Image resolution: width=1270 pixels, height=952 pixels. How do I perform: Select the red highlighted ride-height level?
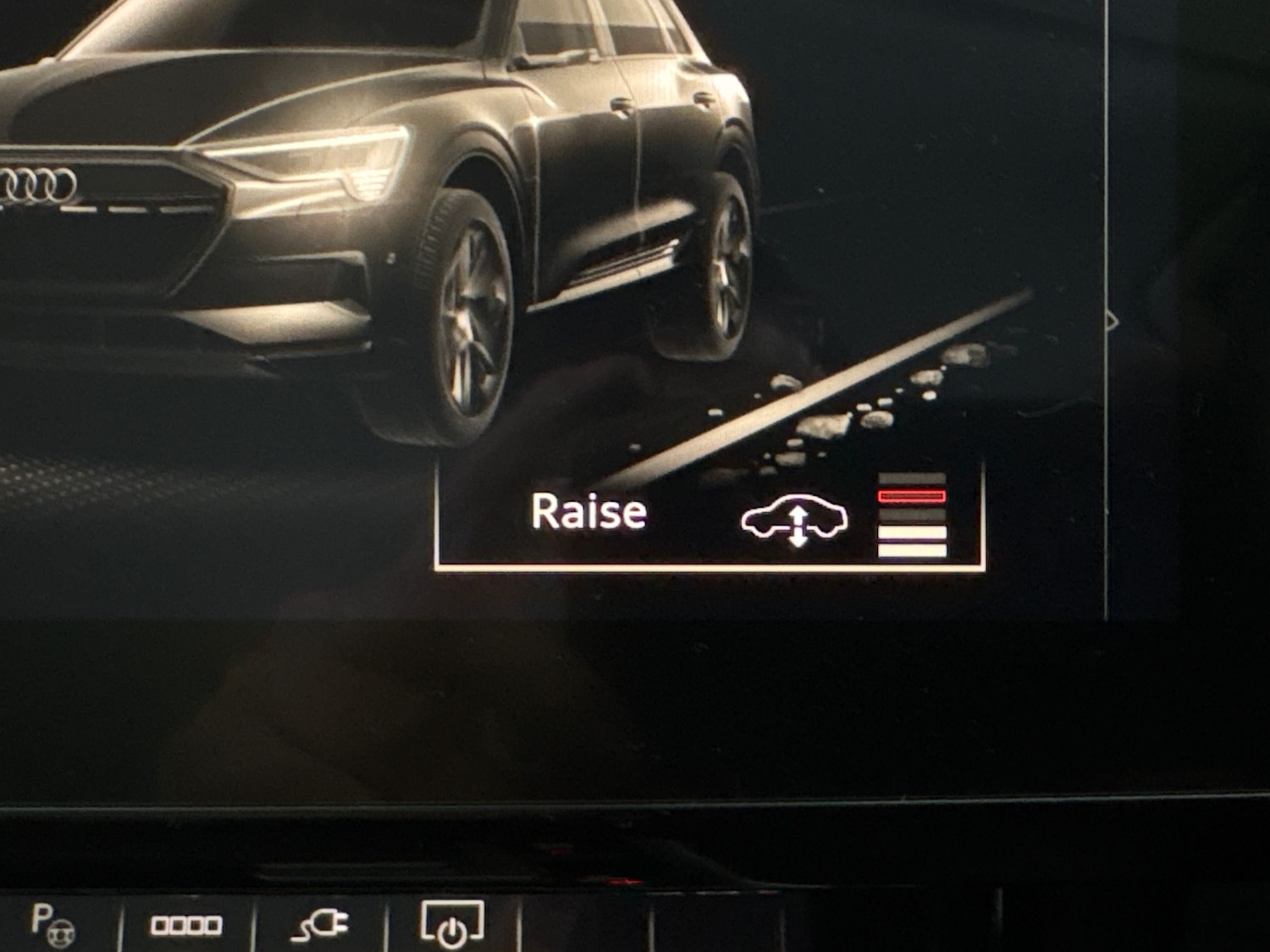click(x=912, y=496)
